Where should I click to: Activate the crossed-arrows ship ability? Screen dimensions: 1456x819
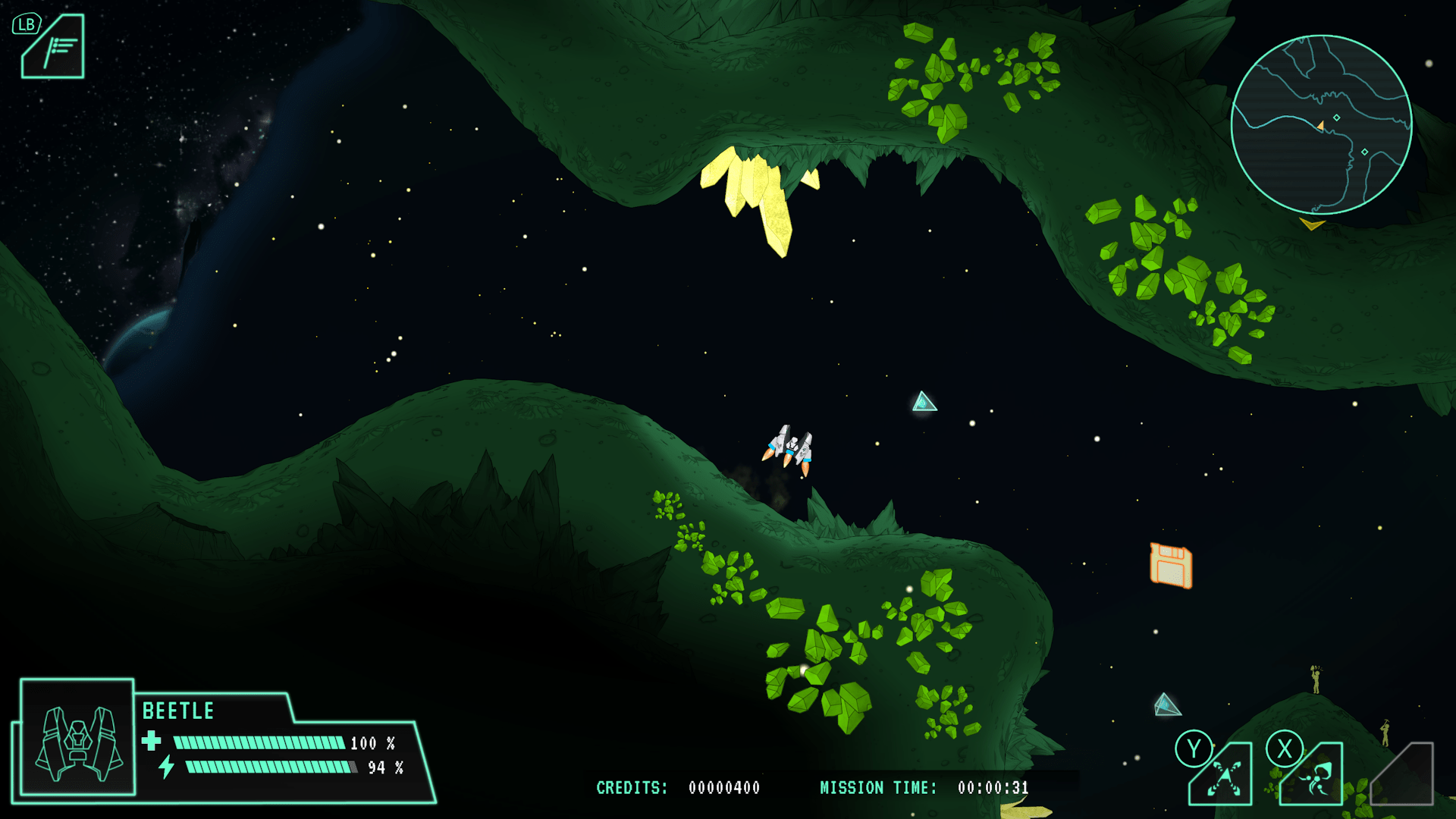pyautogui.click(x=1224, y=777)
